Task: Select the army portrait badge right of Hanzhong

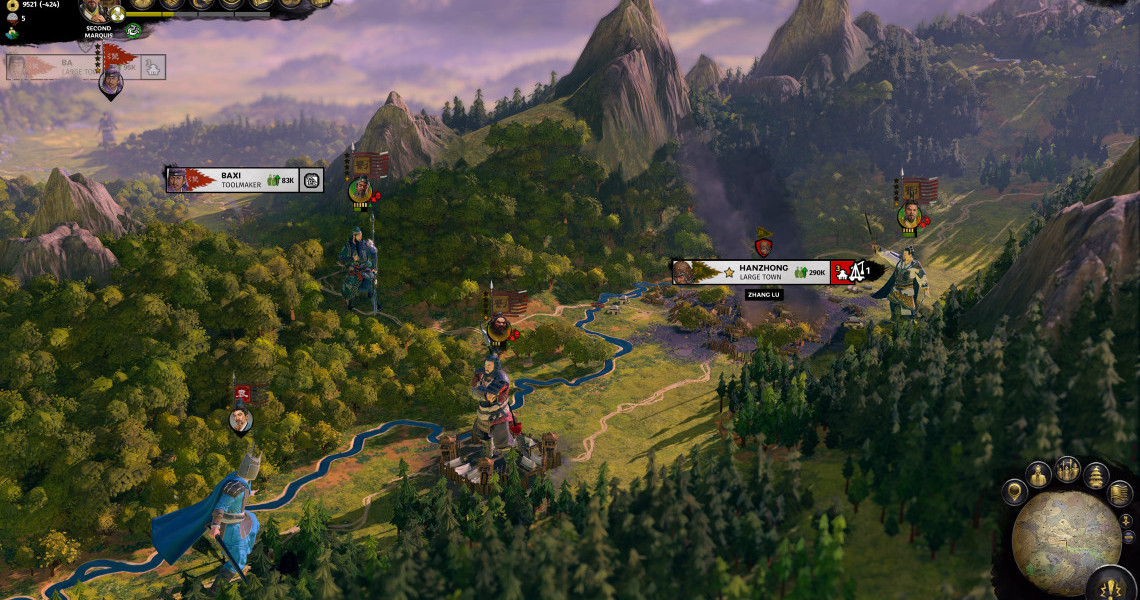Action: pos(909,215)
